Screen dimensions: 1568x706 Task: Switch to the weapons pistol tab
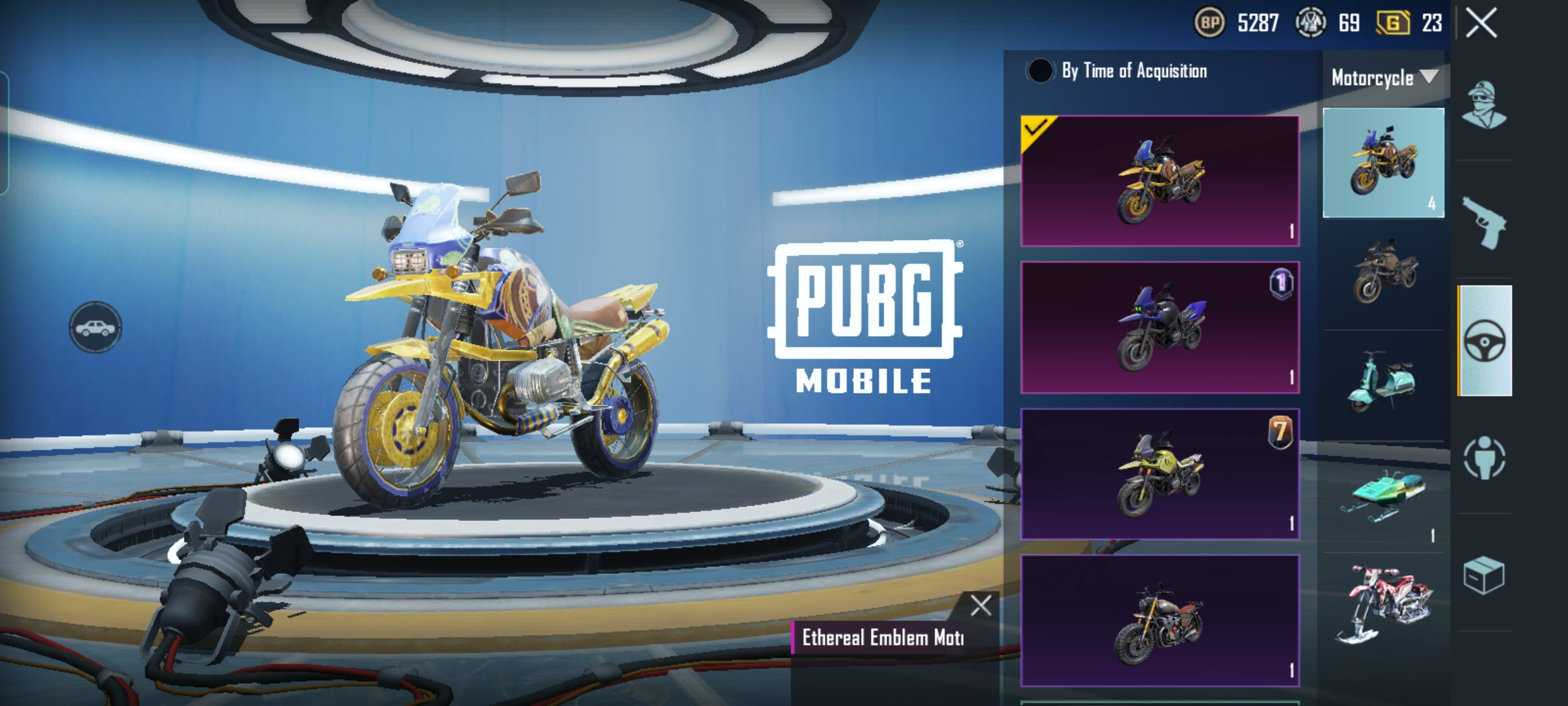[1484, 222]
